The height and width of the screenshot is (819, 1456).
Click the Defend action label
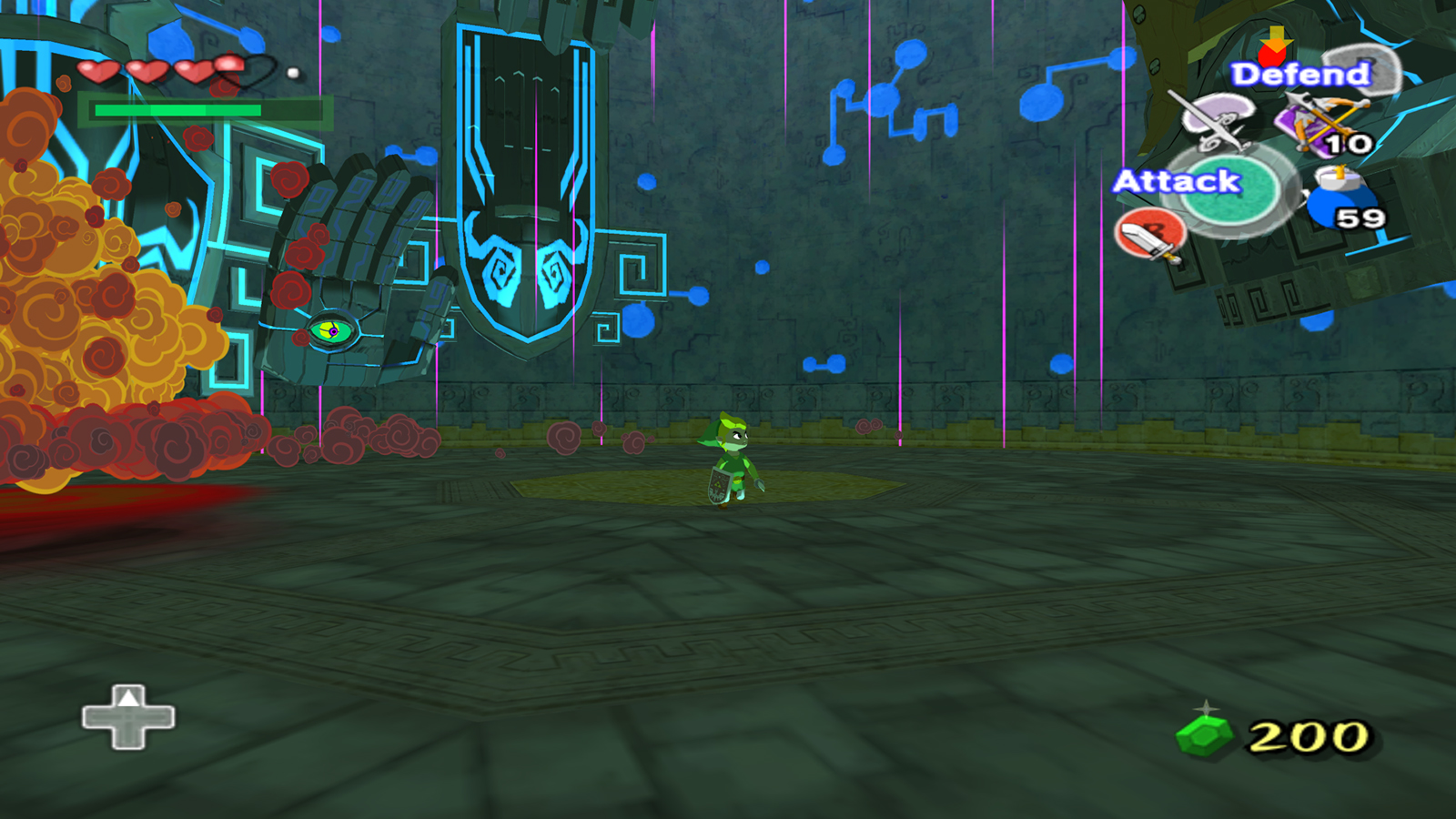point(1299,74)
